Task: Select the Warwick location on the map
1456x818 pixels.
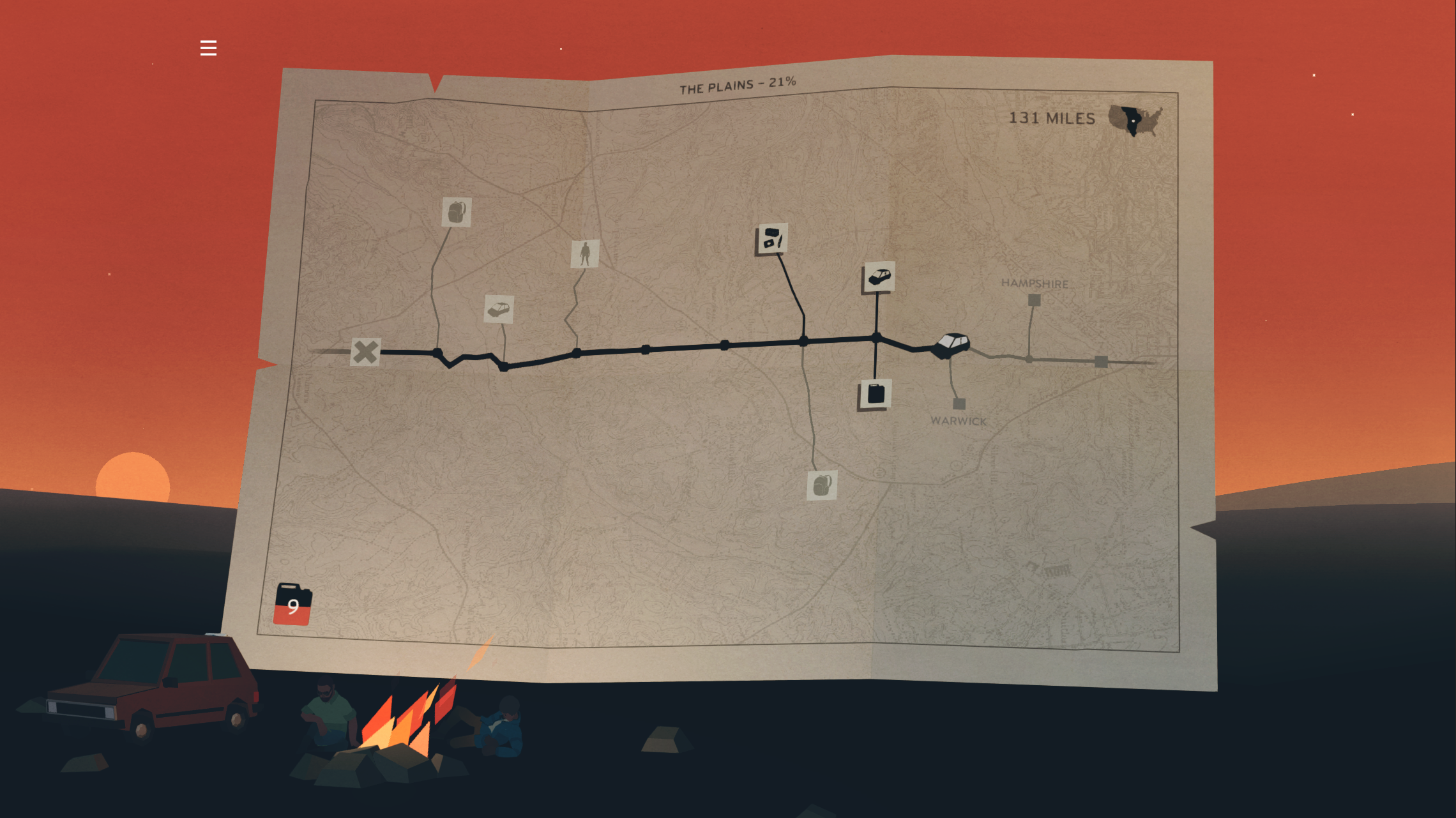Action: [x=959, y=404]
